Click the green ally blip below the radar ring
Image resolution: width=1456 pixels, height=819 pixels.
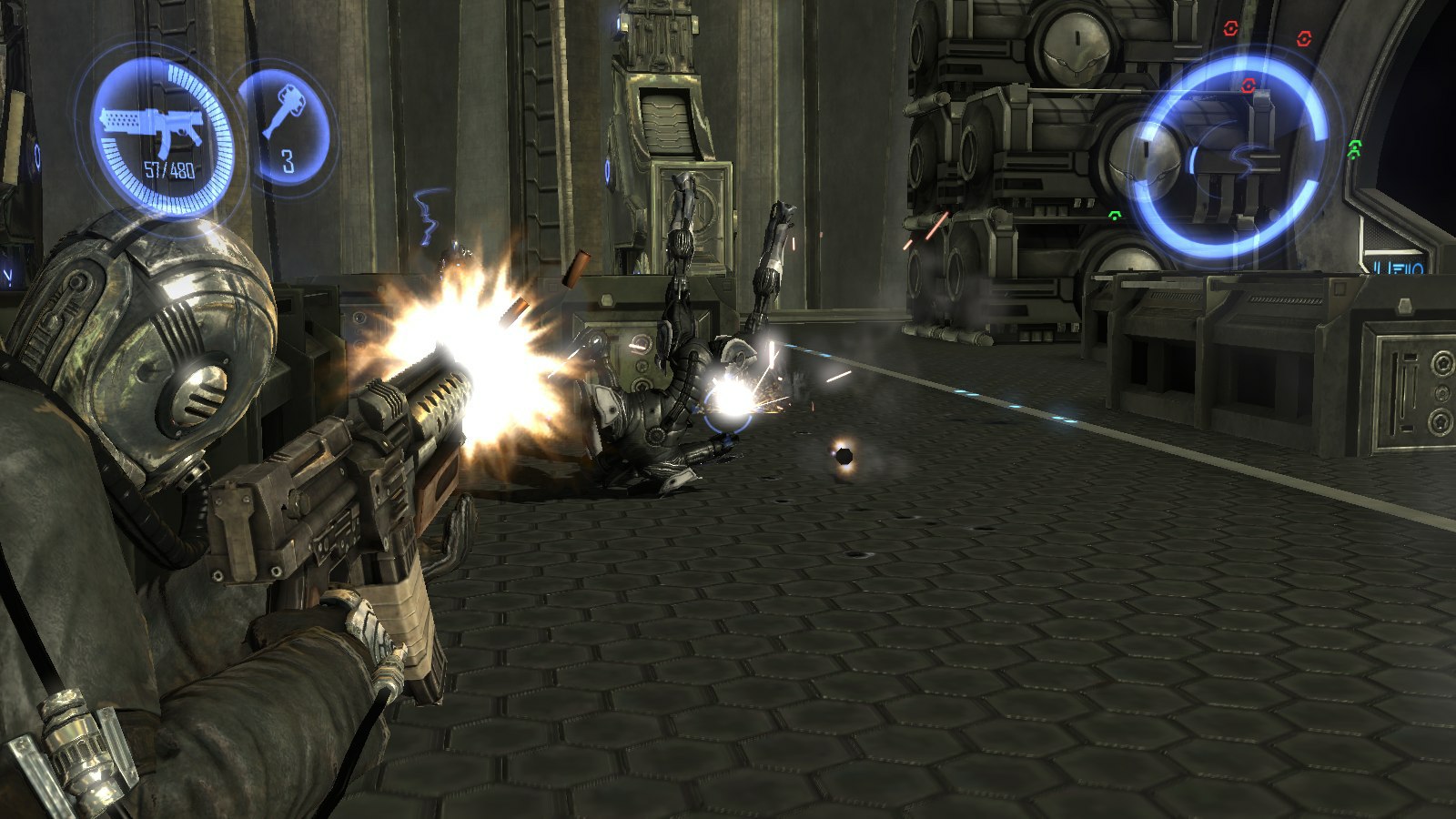click(1114, 217)
